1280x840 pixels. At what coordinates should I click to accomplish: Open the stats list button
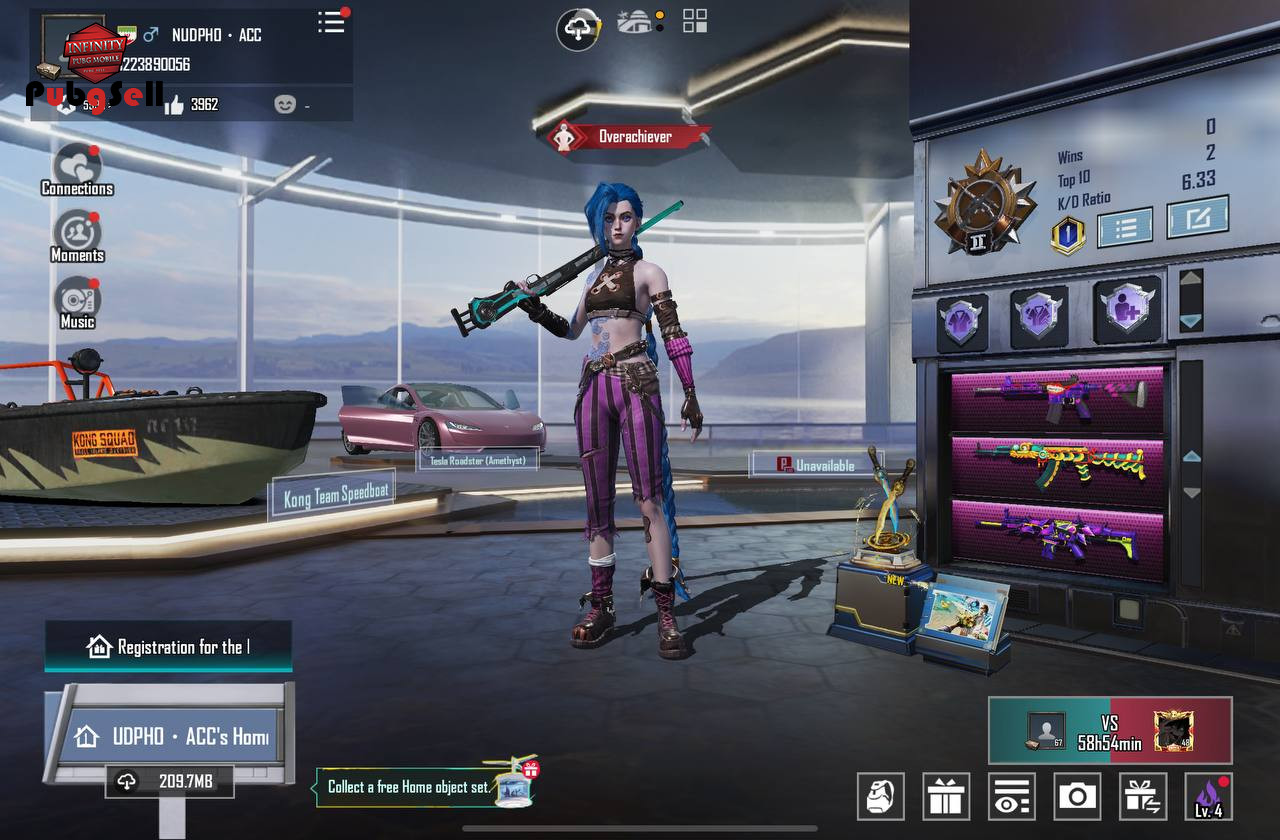click(1125, 226)
